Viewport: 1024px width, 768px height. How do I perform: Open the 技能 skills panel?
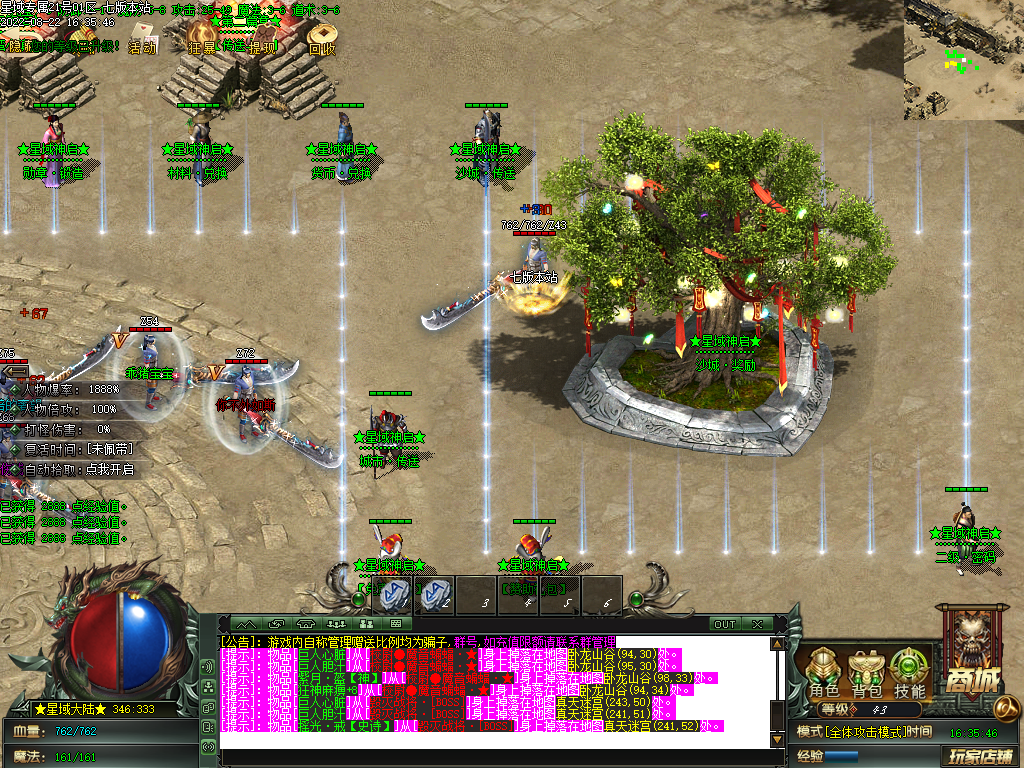tap(909, 671)
